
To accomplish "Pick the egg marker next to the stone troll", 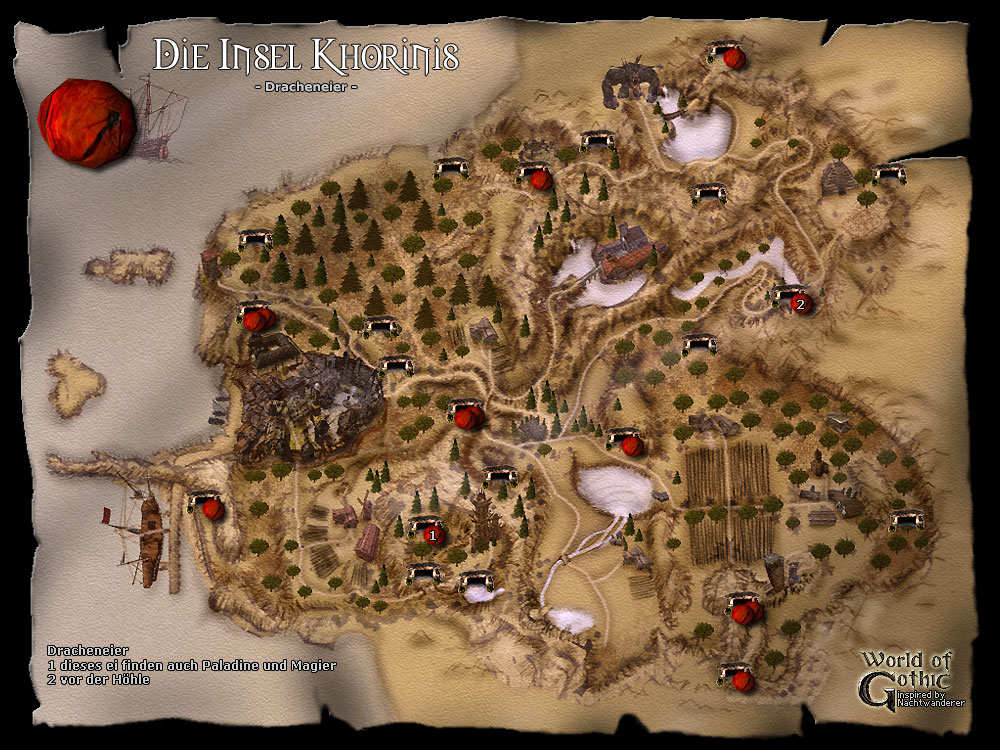I will coord(734,59).
